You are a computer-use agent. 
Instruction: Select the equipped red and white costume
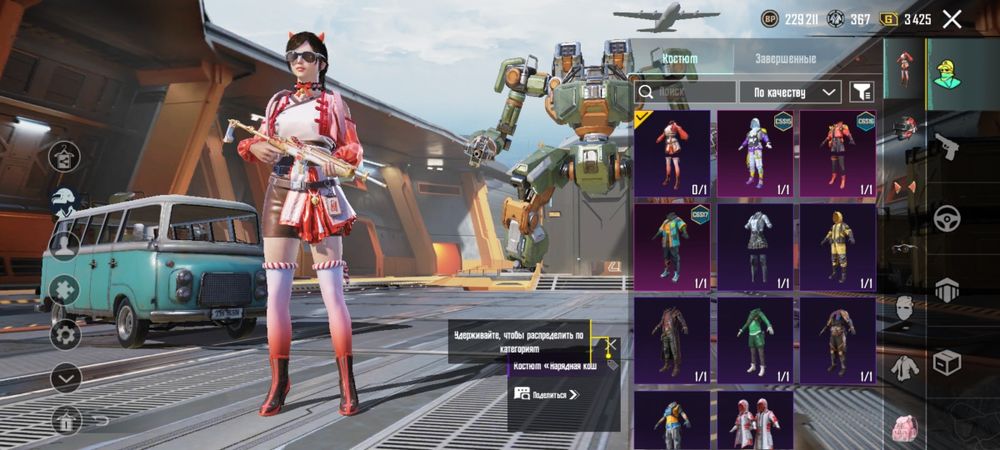671,153
